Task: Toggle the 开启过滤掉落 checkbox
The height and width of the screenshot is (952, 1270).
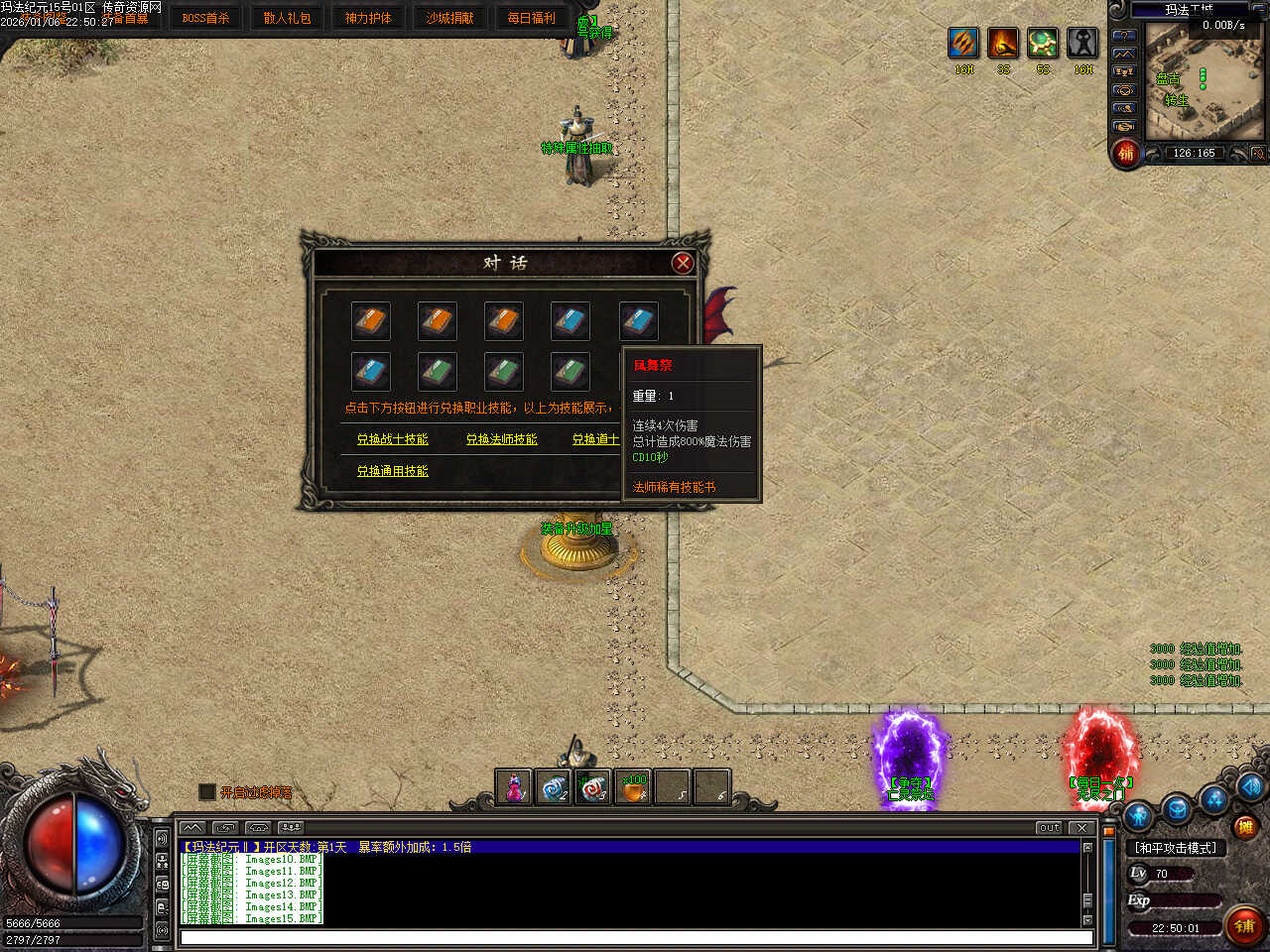Action: [207, 792]
